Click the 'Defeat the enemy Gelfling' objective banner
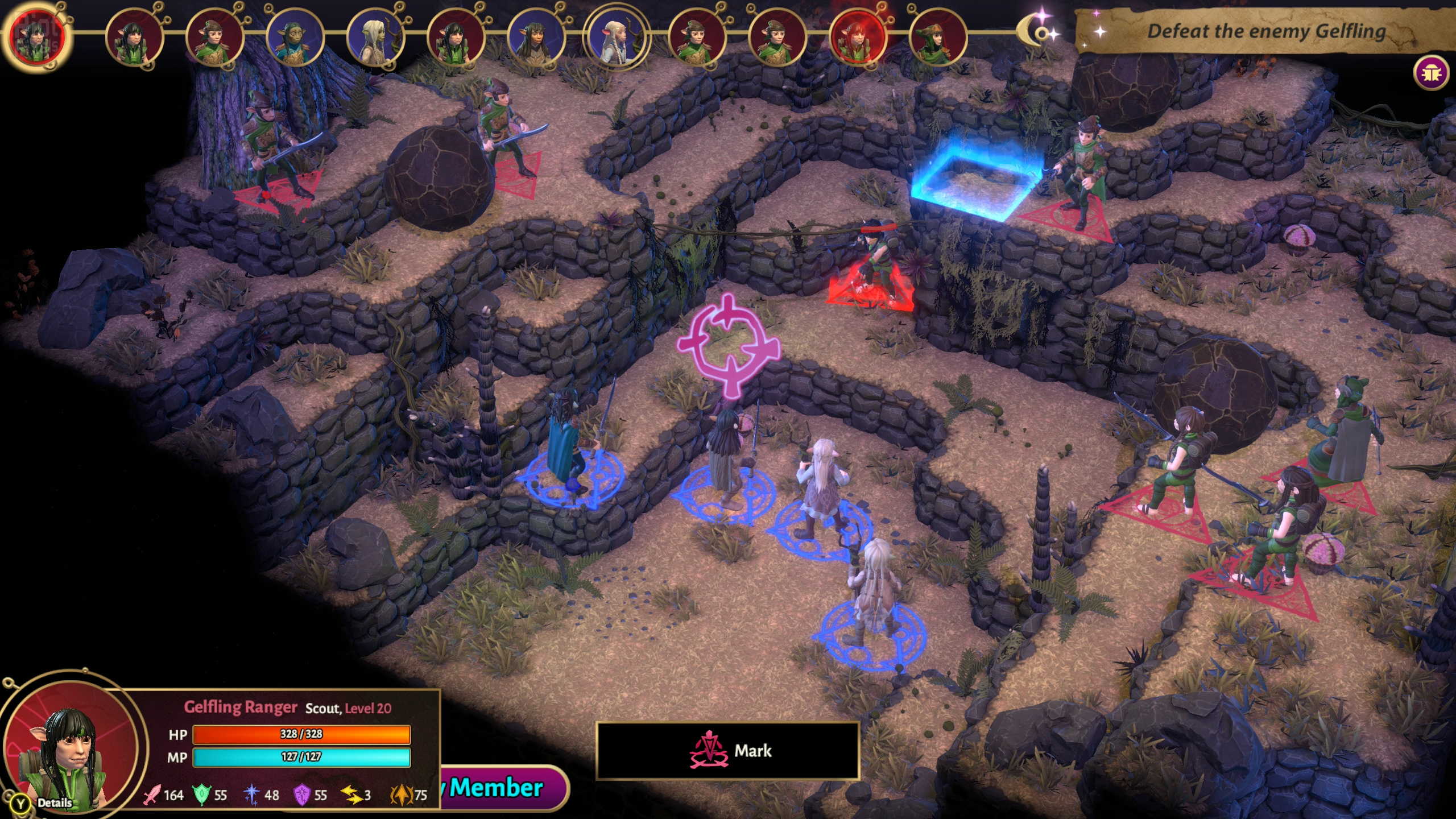 1266,31
